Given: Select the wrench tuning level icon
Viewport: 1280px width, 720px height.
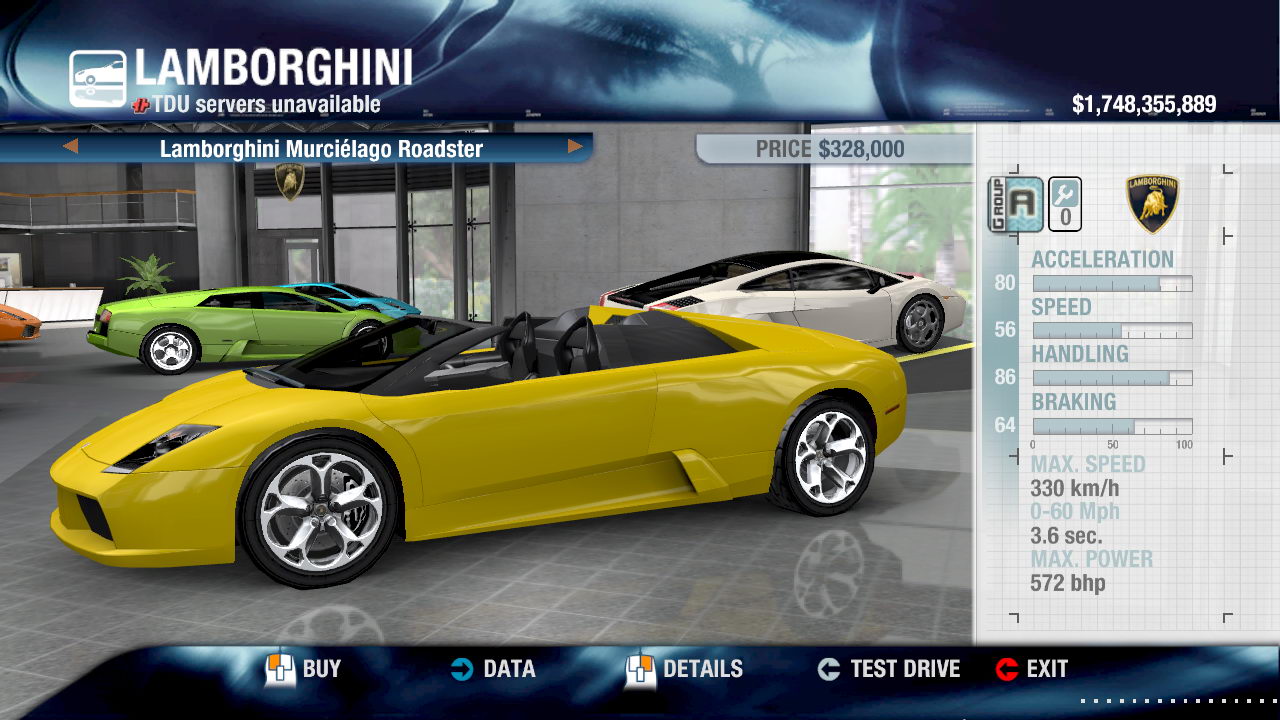Looking at the screenshot, I should click(1065, 204).
